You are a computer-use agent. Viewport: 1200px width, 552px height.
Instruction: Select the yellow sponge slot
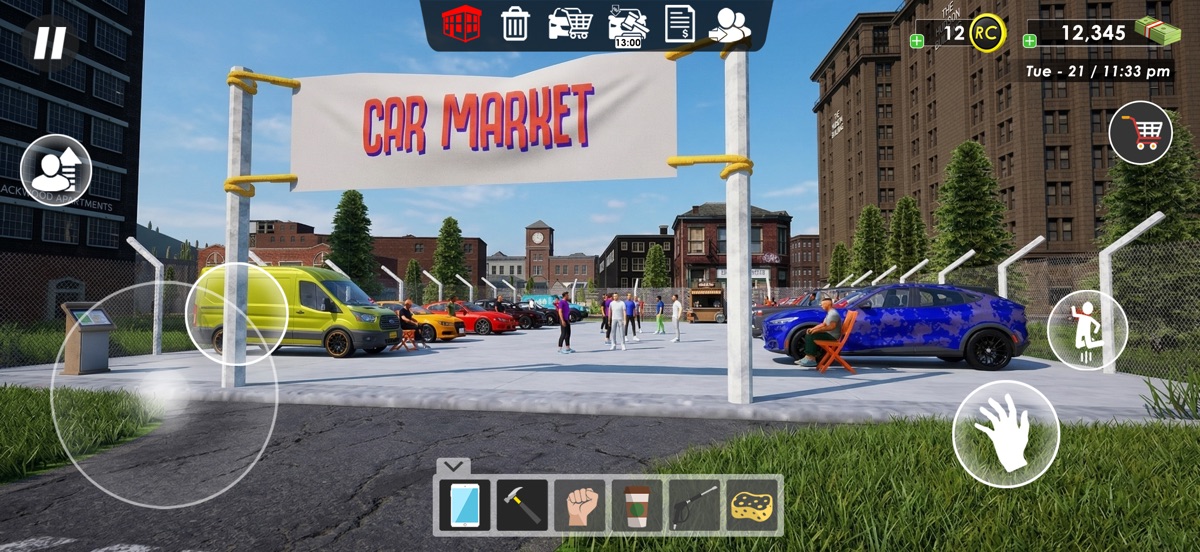753,505
